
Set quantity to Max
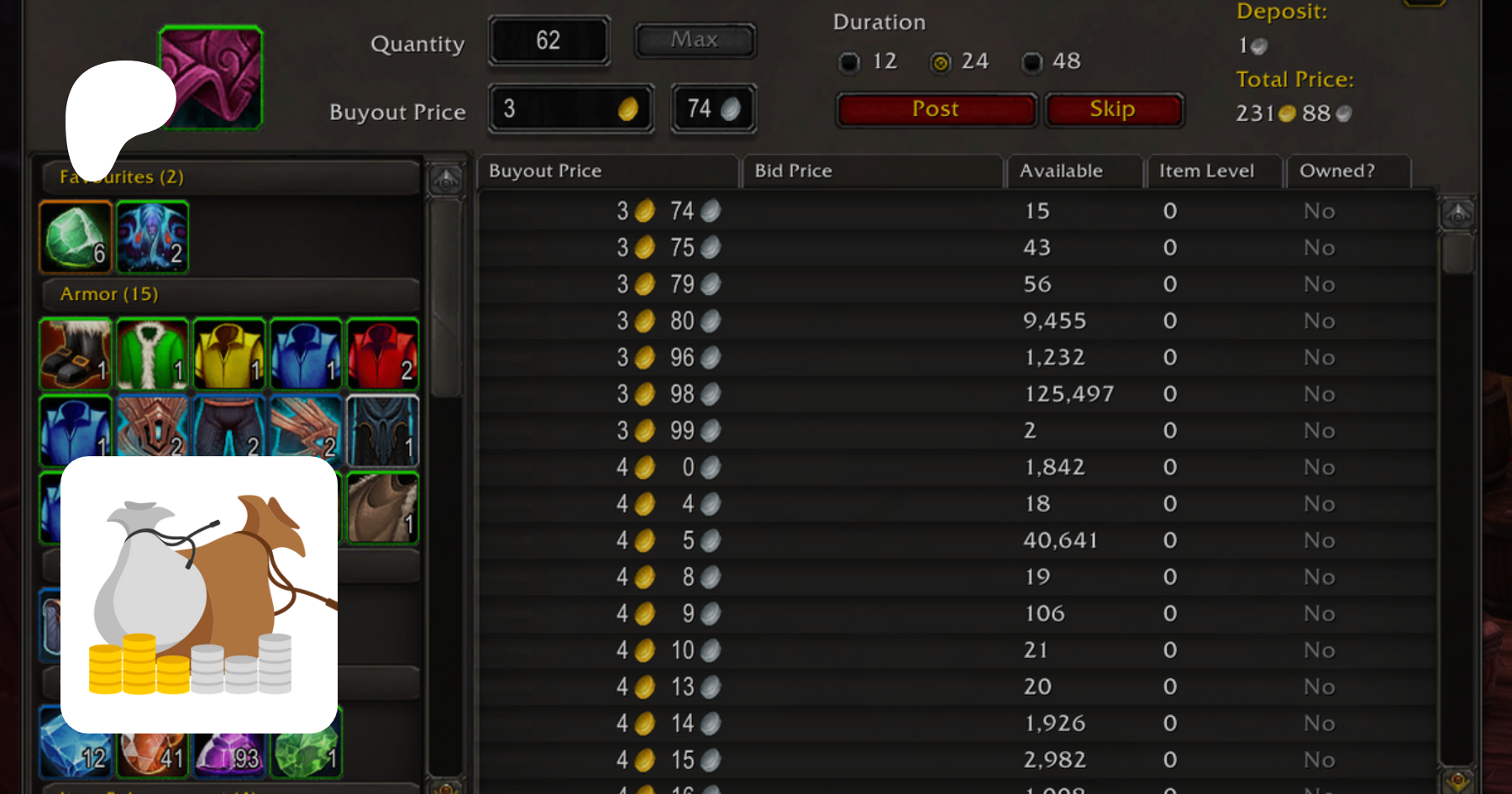[x=695, y=40]
